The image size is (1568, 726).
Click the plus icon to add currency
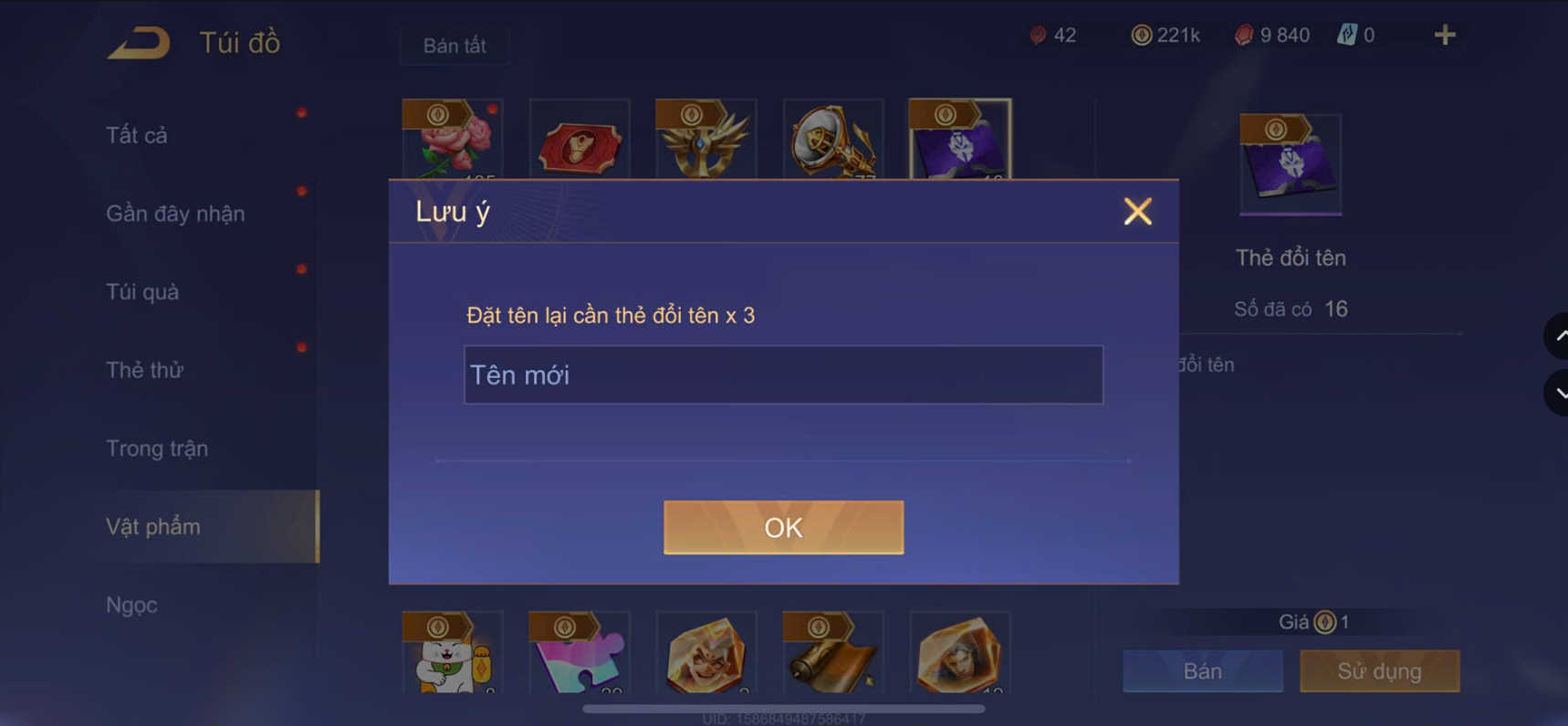(1445, 35)
